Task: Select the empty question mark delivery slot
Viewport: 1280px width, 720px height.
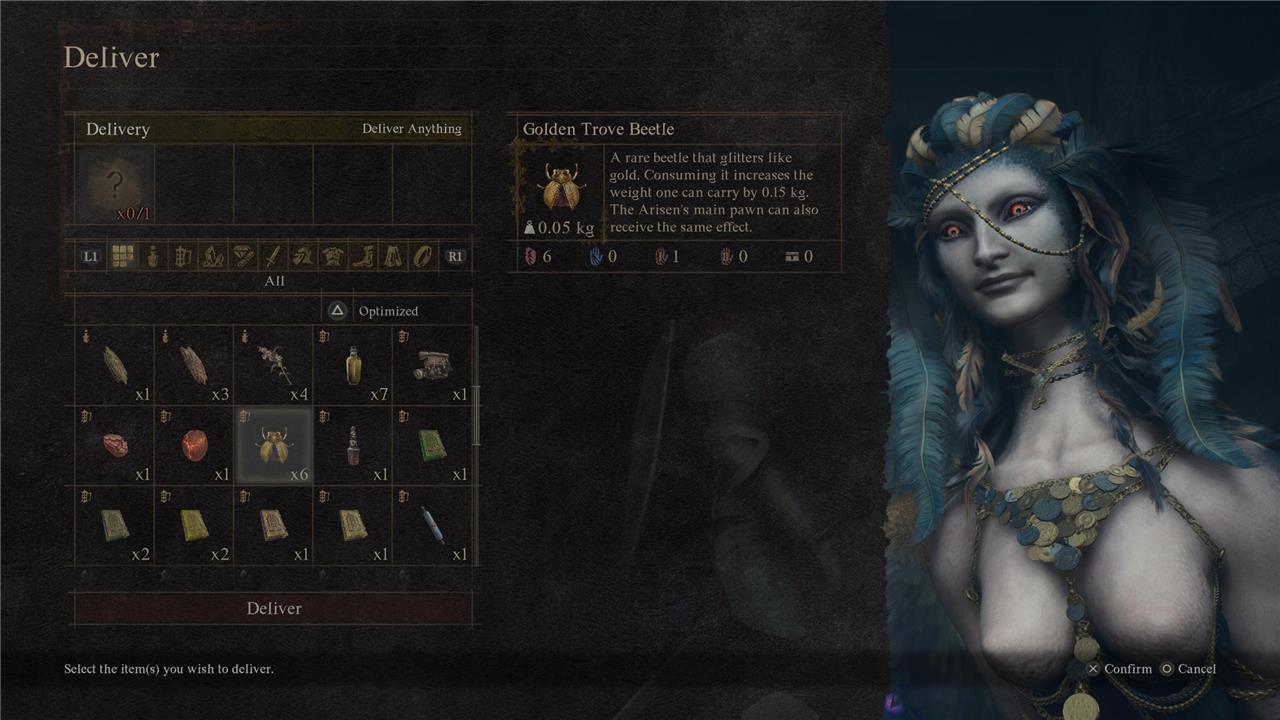Action: [x=116, y=185]
